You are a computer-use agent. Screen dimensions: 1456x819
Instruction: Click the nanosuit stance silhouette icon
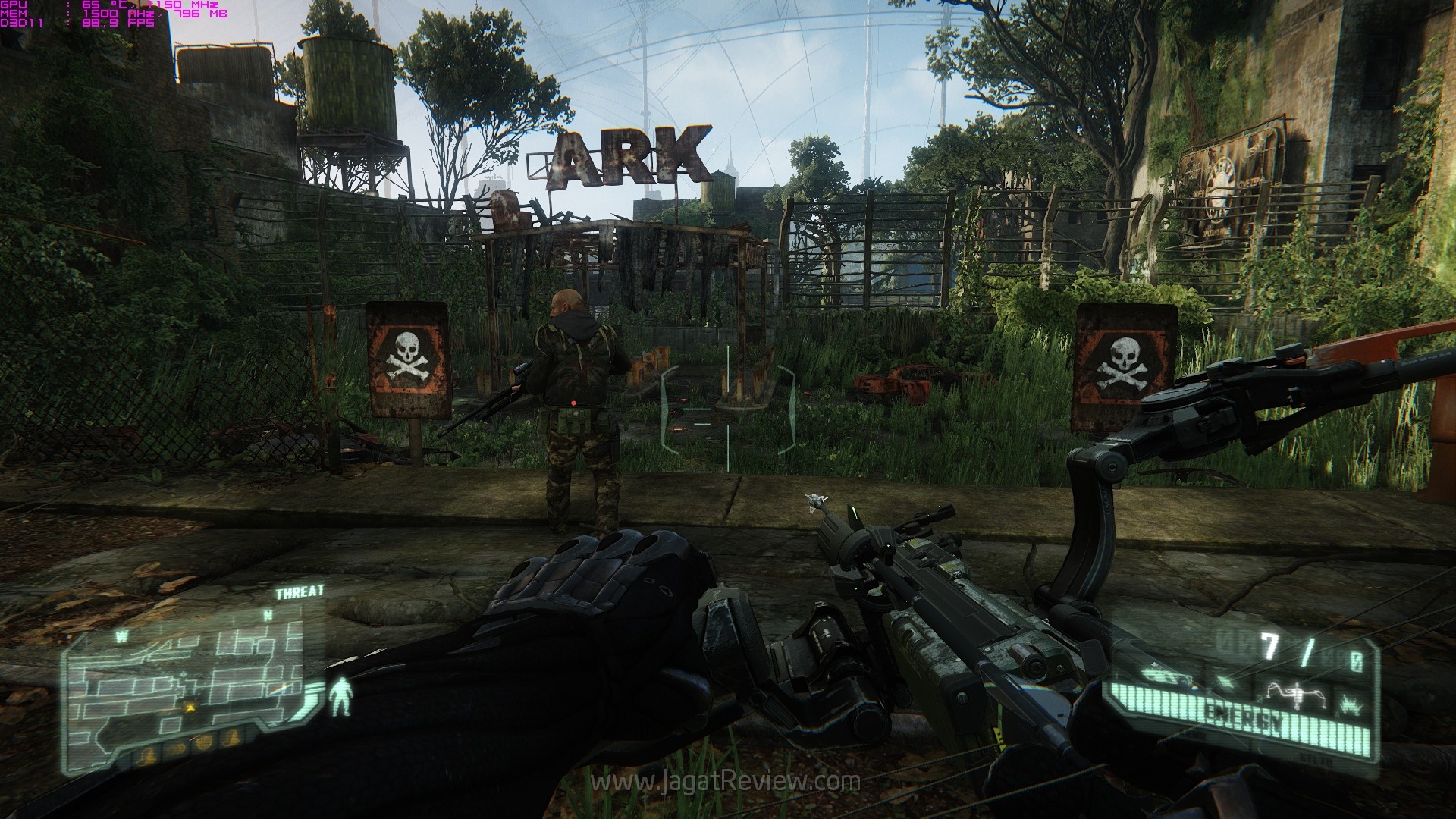[340, 696]
